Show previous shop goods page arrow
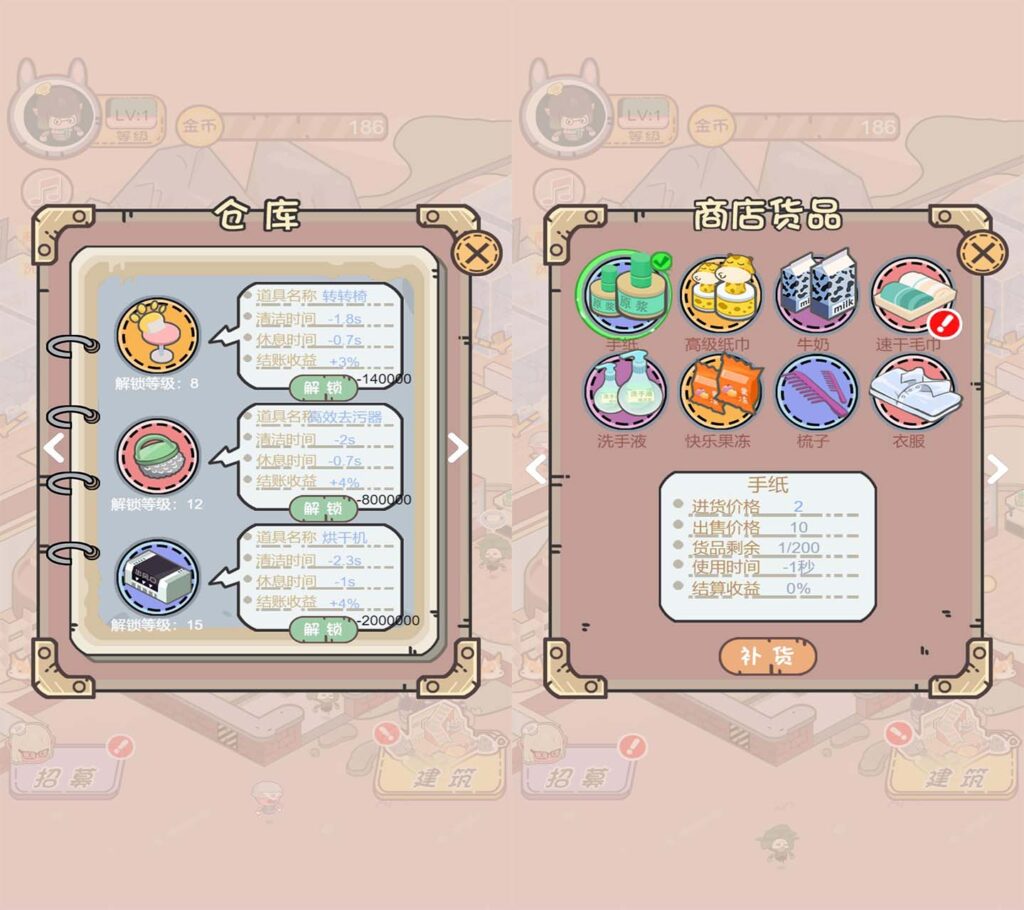 pos(537,468)
